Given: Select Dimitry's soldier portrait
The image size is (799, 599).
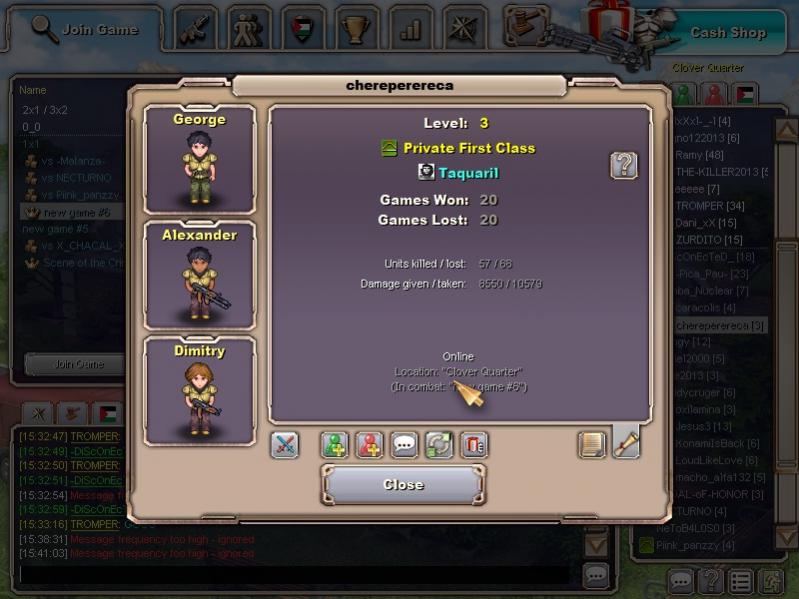Looking at the screenshot, I should [x=200, y=391].
